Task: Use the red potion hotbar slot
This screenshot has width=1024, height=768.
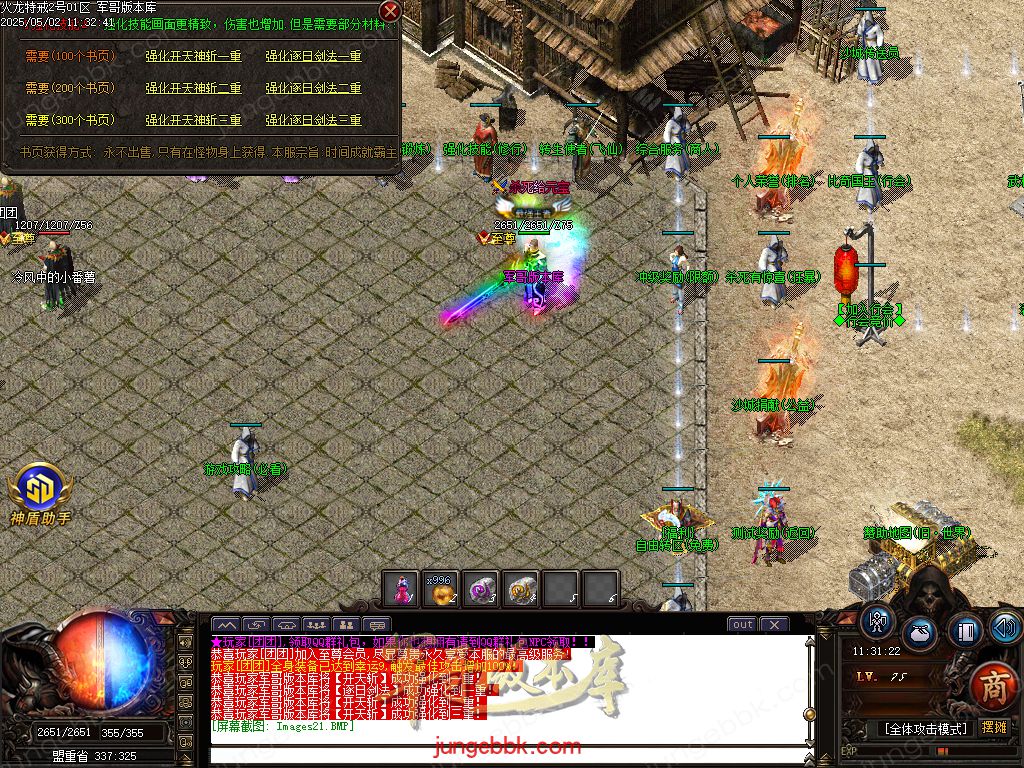Action: [x=401, y=588]
